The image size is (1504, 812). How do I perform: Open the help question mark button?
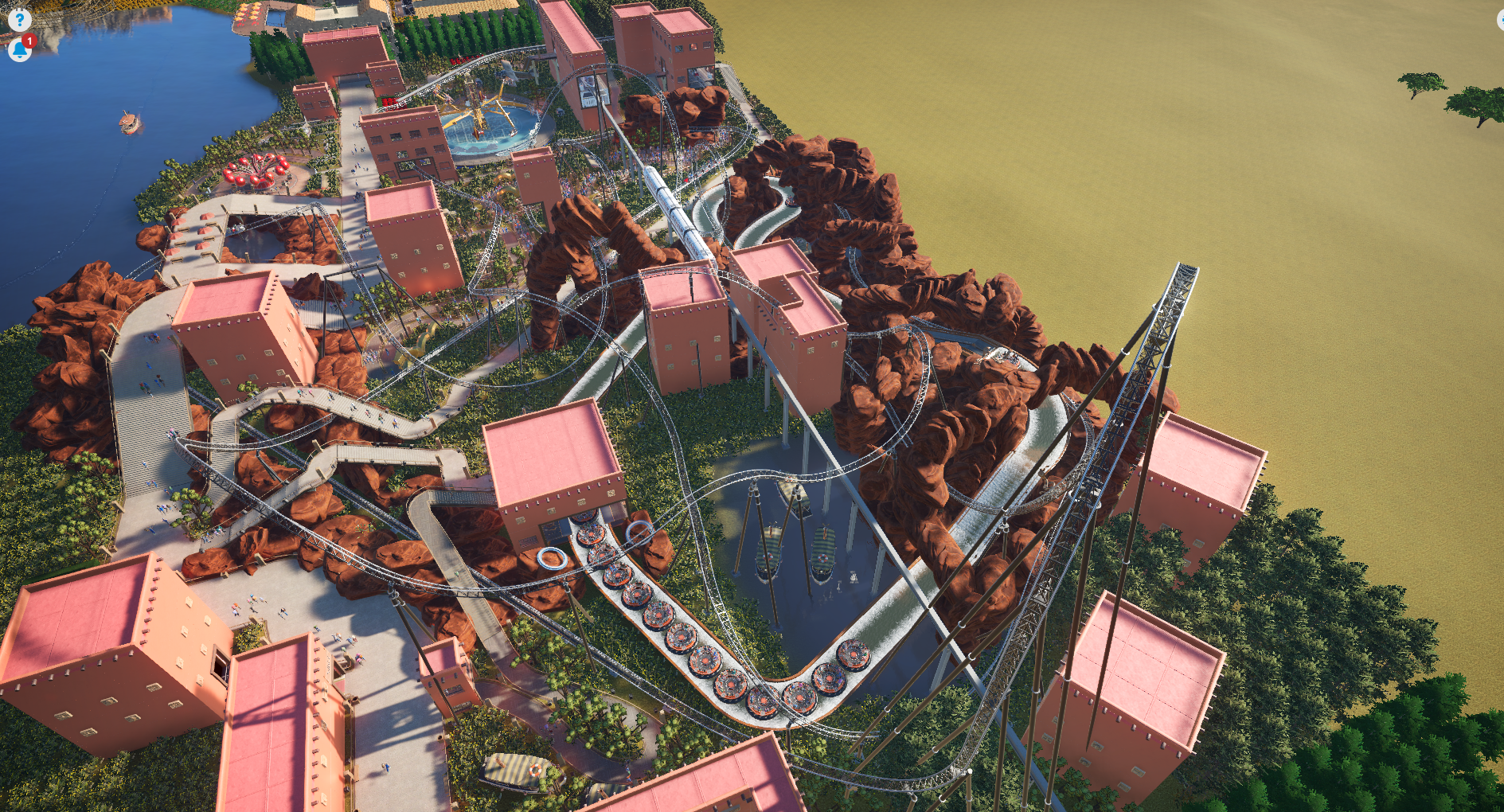click(19, 19)
